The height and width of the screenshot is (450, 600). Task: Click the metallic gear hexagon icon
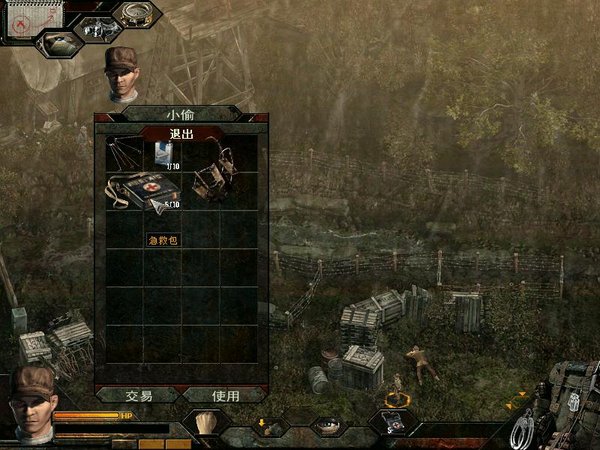(97, 28)
